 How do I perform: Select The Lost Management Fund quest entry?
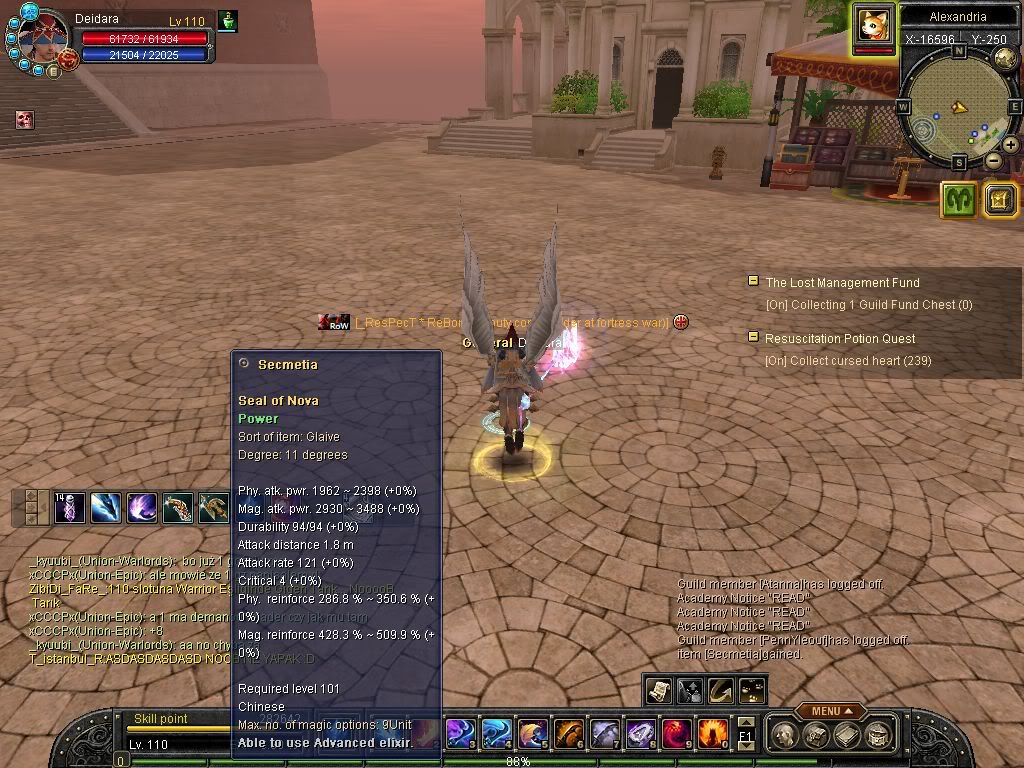pos(842,283)
